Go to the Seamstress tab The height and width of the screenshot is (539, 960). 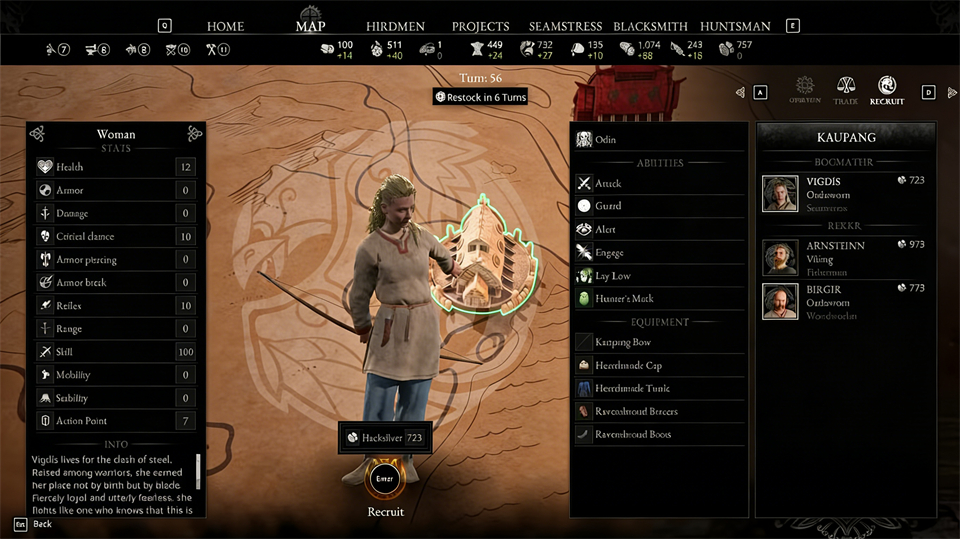tap(566, 26)
